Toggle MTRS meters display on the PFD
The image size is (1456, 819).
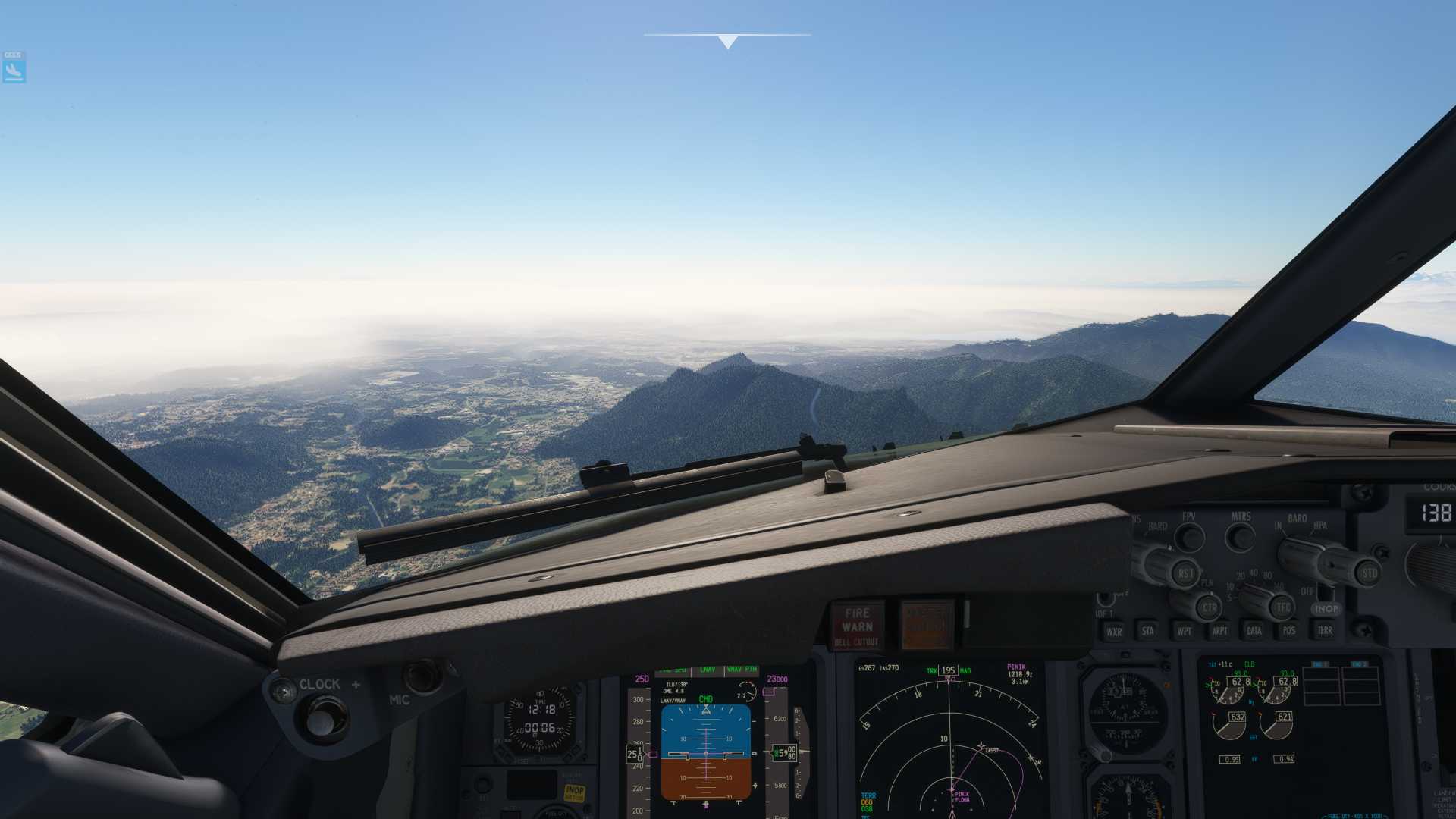click(x=1241, y=537)
